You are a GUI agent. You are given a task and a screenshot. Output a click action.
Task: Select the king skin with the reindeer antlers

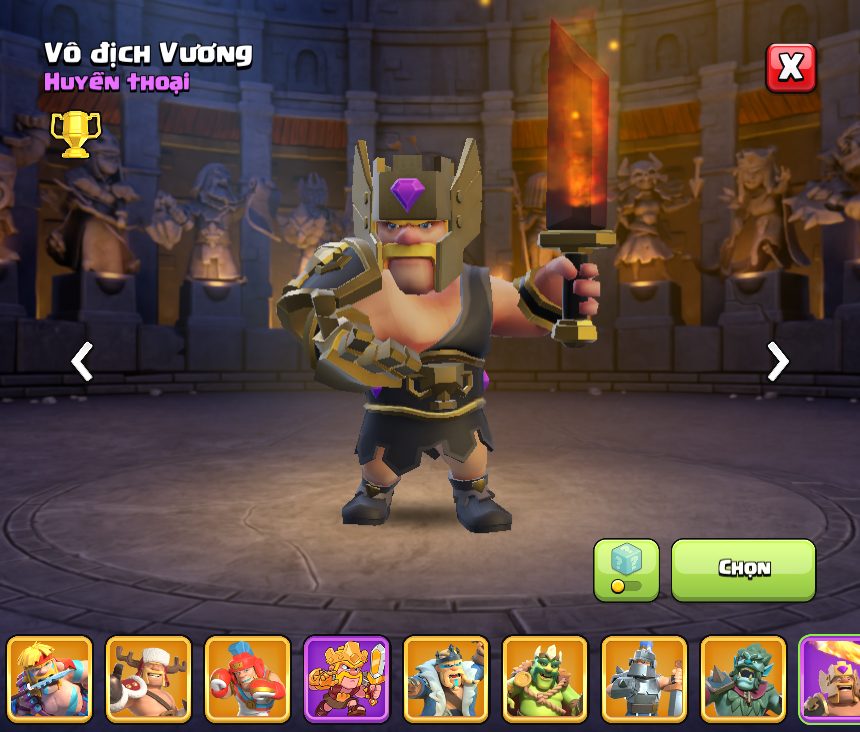click(148, 679)
